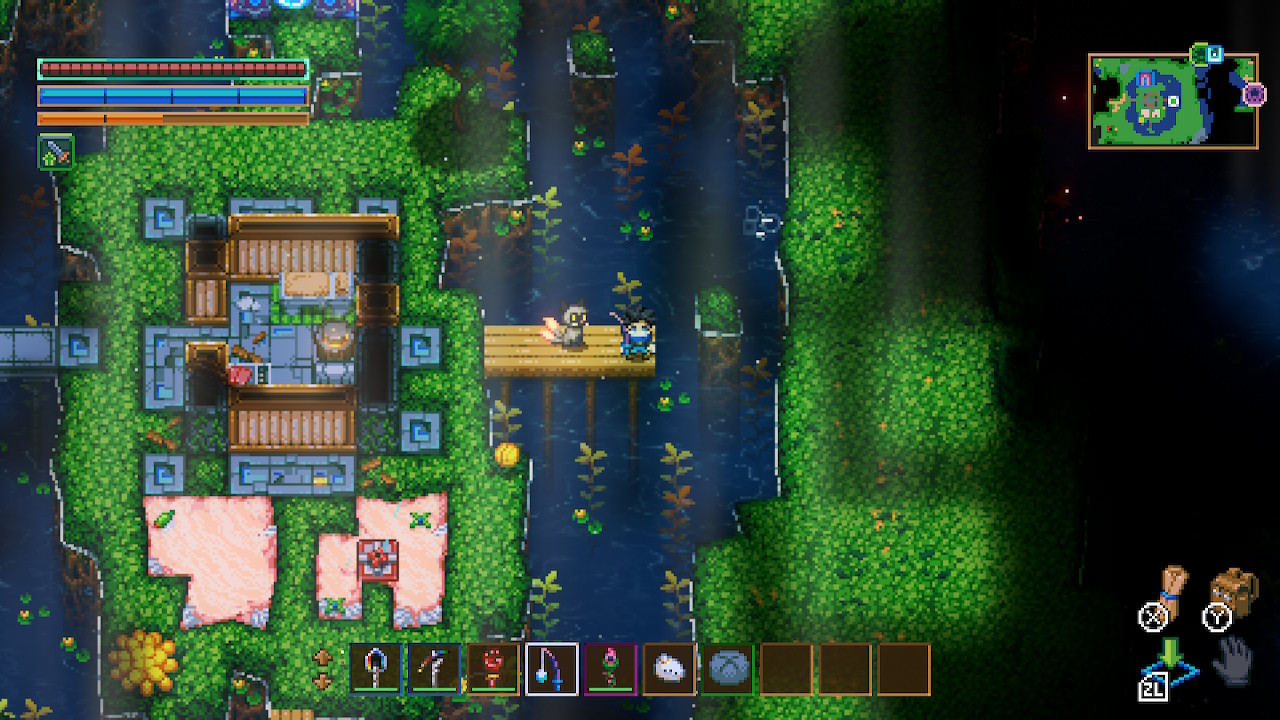
Task: Open the minimap
Action: tap(1172, 101)
